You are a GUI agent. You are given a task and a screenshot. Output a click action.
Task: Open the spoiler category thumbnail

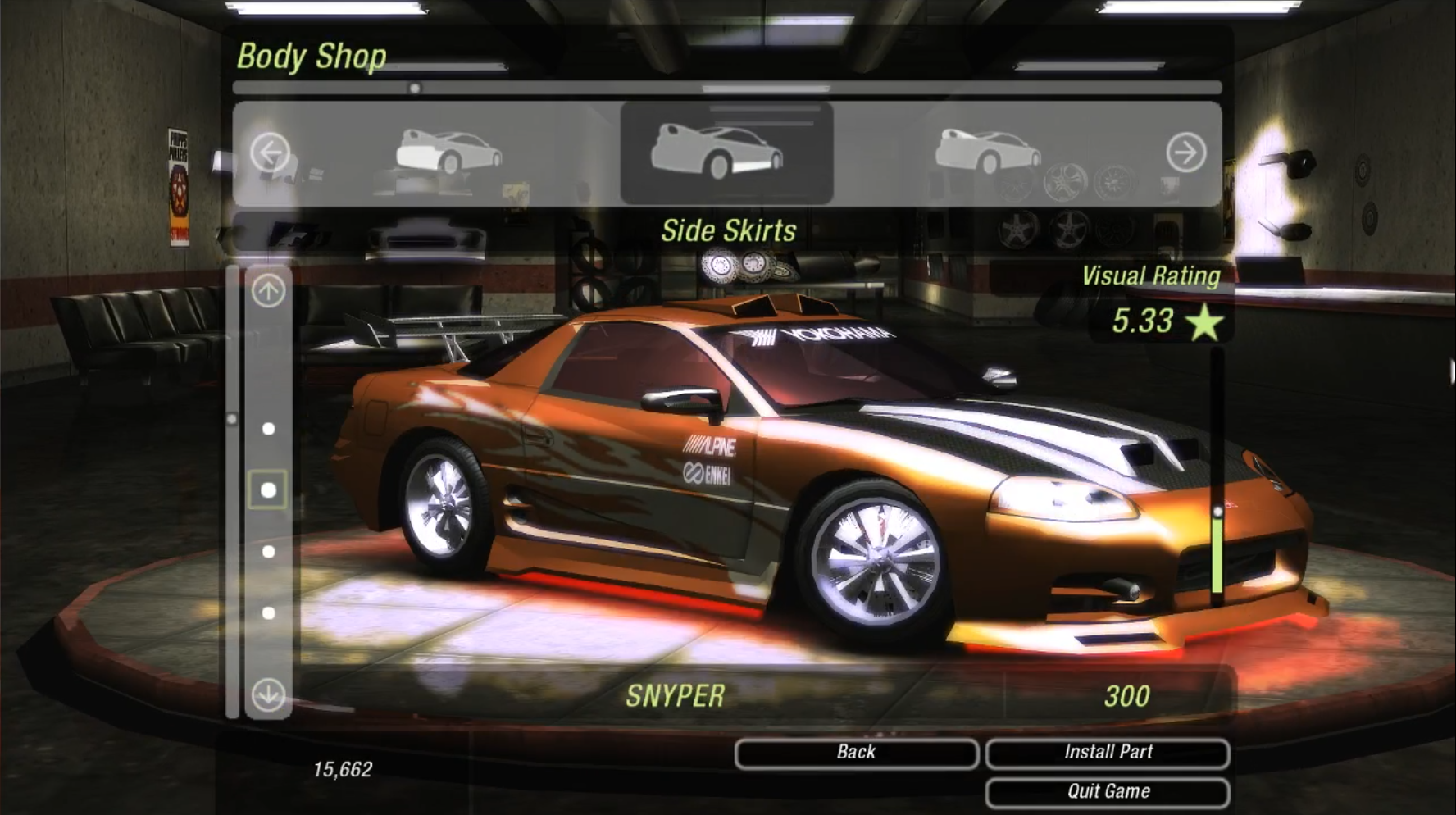(x=987, y=153)
